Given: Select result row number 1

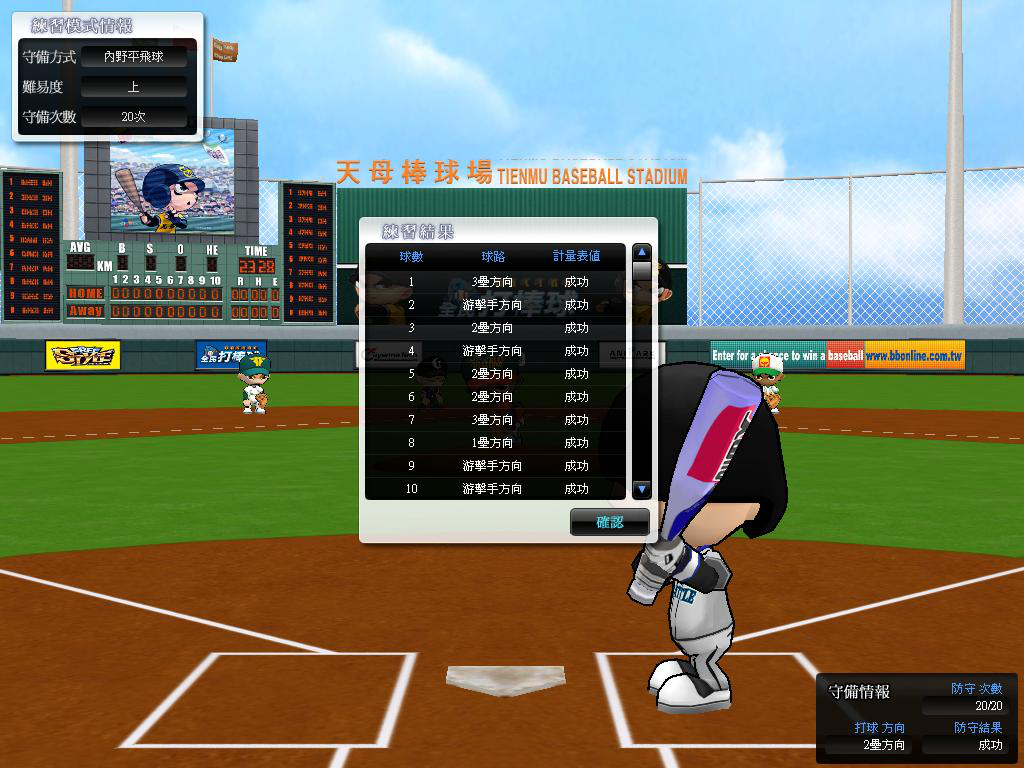Looking at the screenshot, I should click(494, 282).
